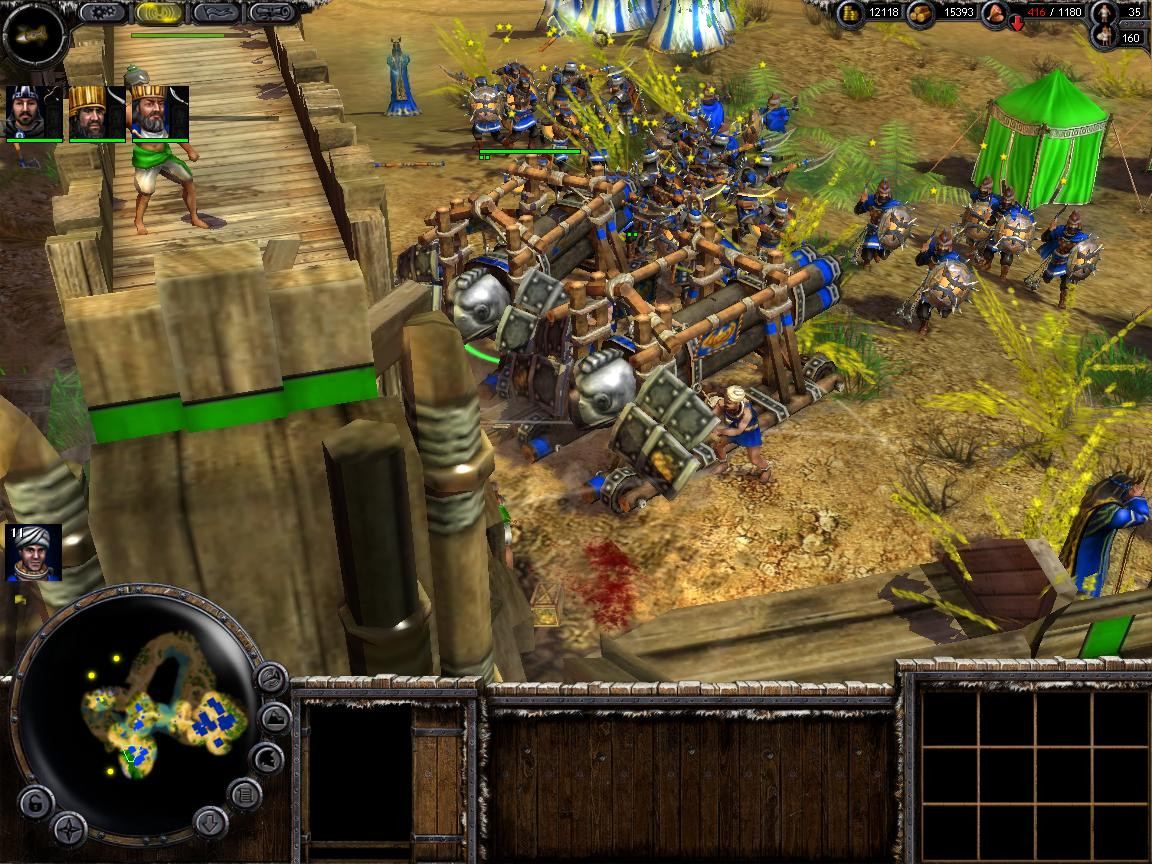
Task: Click the glowing yellow alert button
Action: (x=159, y=12)
